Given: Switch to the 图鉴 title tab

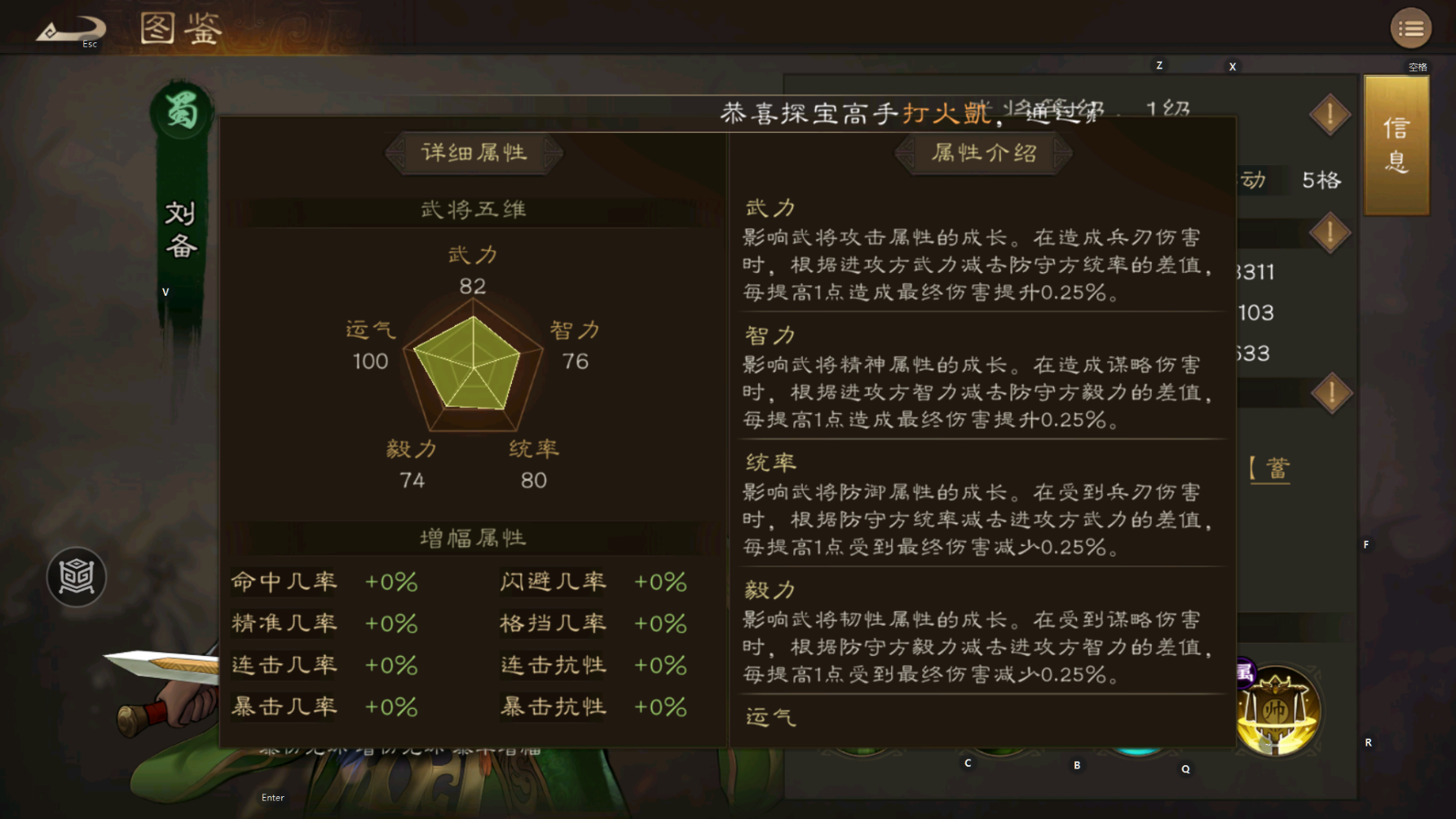Looking at the screenshot, I should coord(179,29).
